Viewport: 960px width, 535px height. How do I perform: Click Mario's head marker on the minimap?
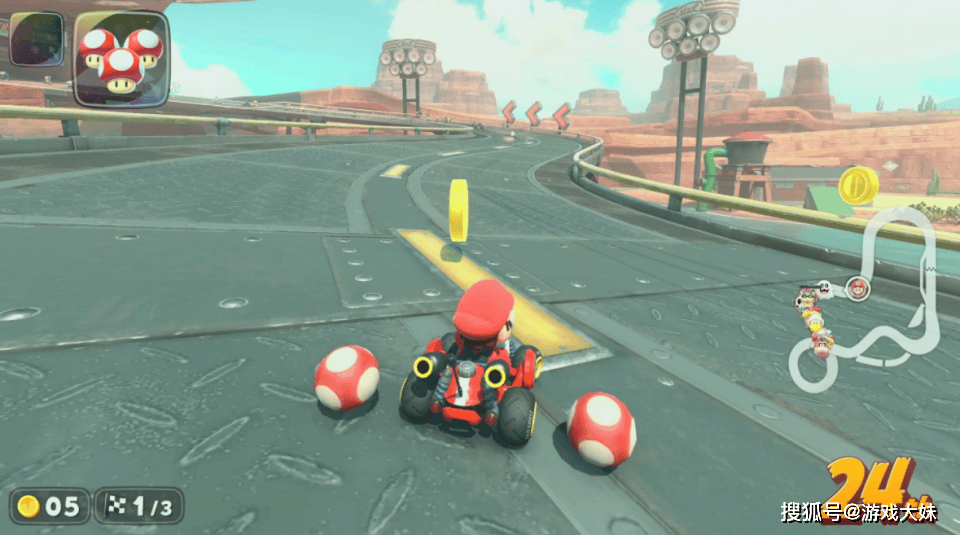[858, 289]
